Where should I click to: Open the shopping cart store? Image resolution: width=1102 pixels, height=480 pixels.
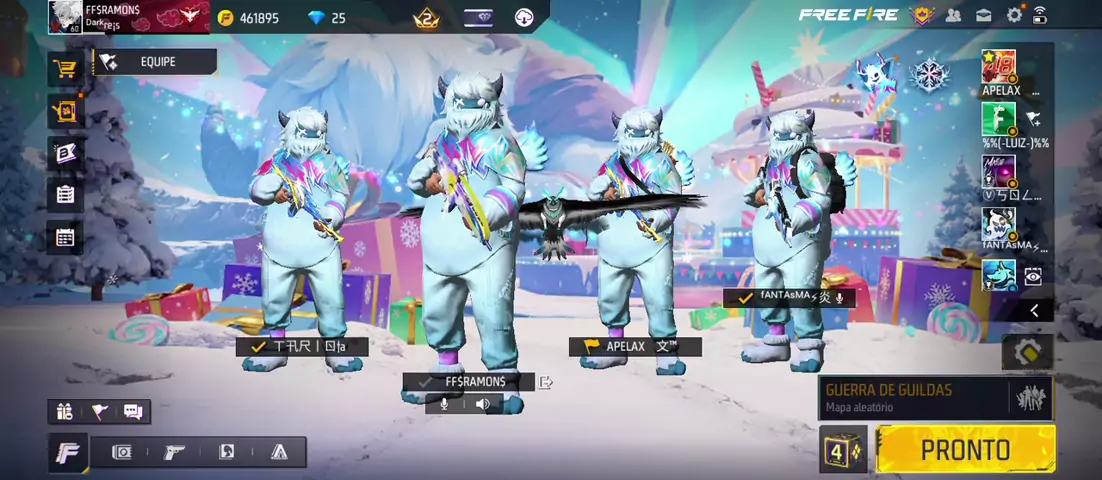66,69
